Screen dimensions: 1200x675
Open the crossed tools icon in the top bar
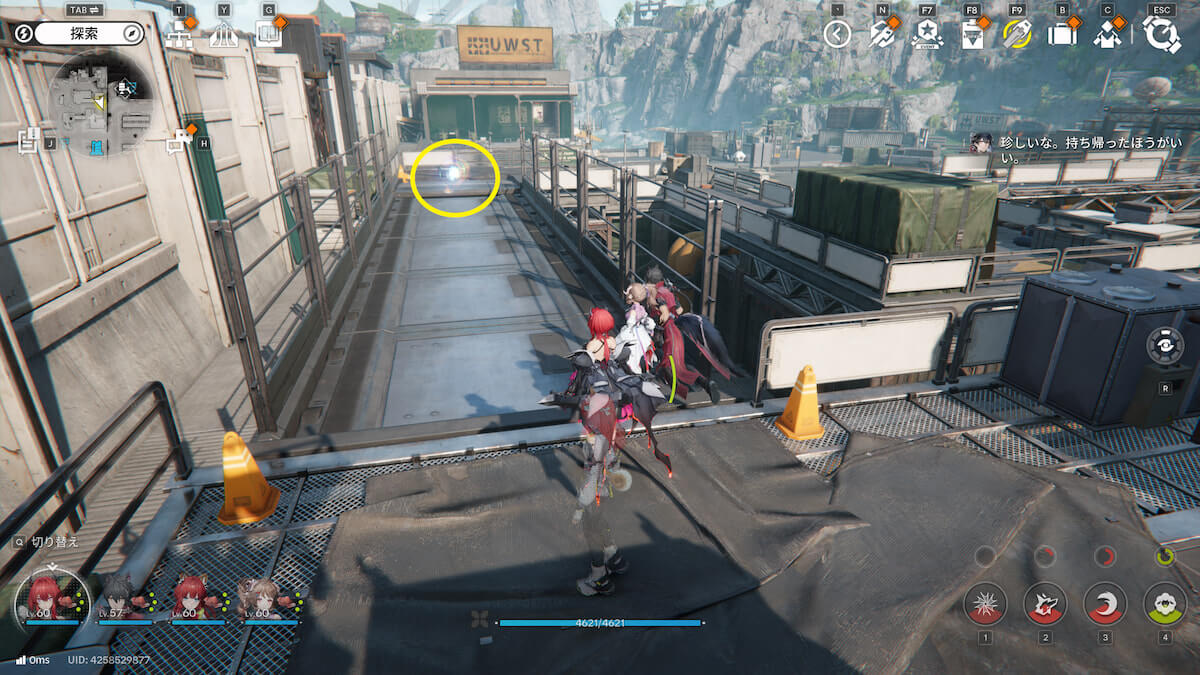(x=881, y=35)
